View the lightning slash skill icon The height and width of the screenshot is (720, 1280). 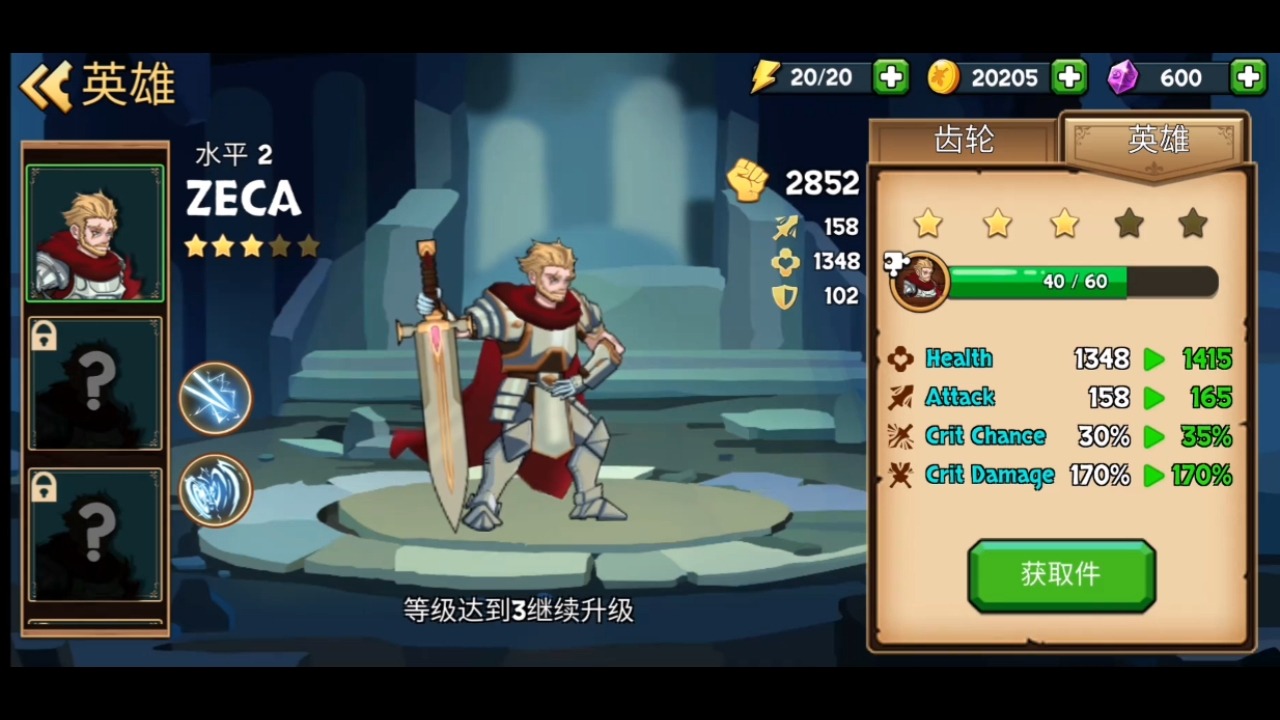point(215,398)
